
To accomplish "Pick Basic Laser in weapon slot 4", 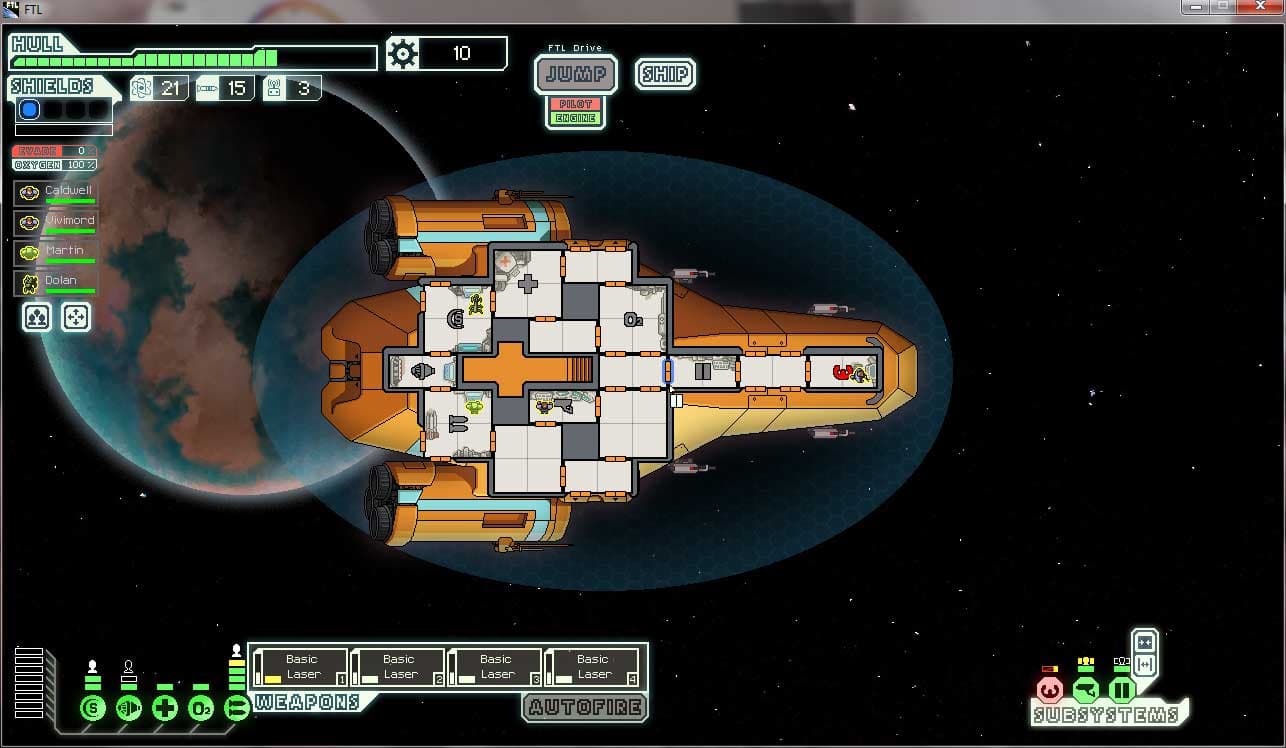I will coord(591,667).
